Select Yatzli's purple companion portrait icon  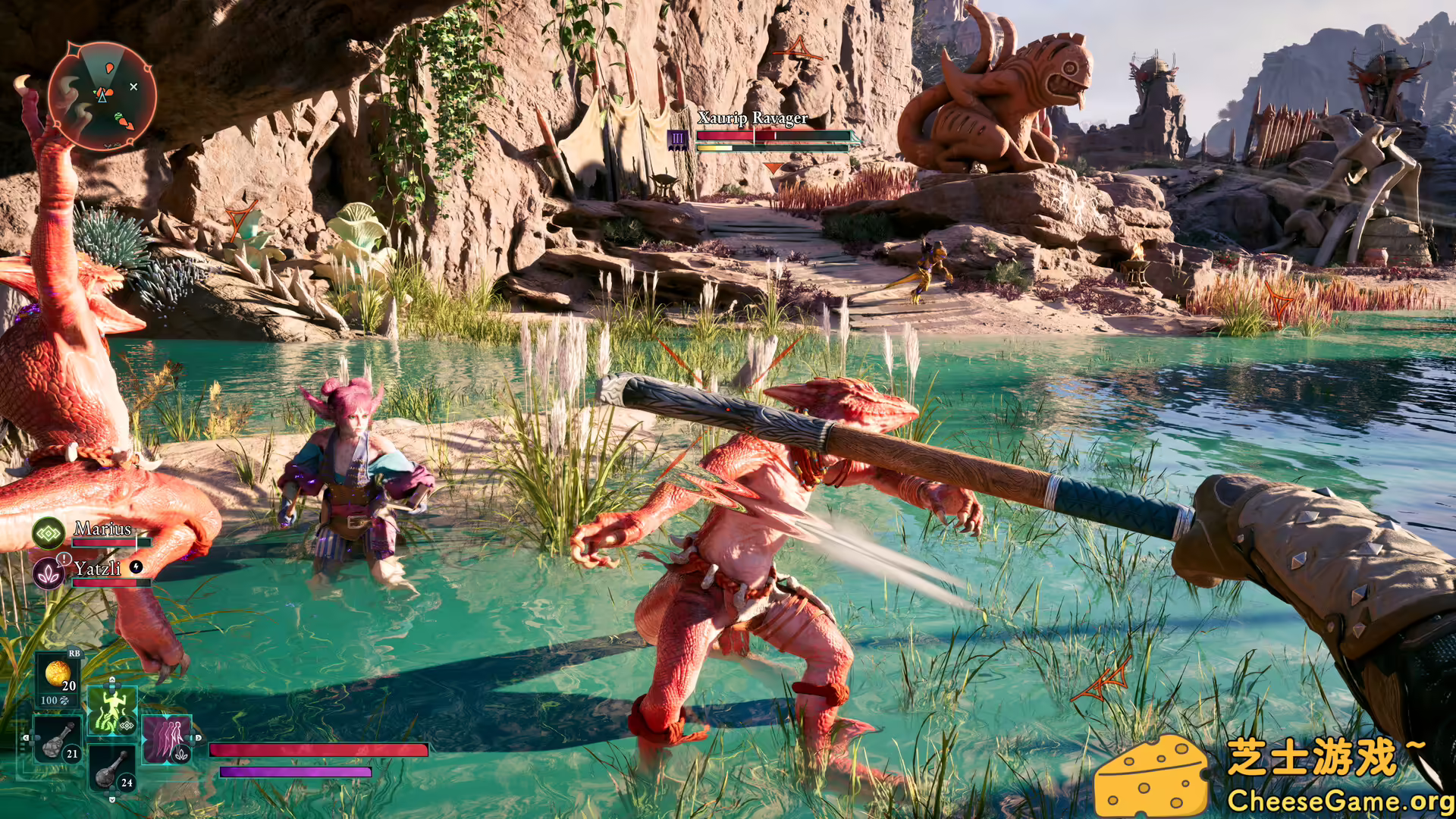pyautogui.click(x=49, y=573)
